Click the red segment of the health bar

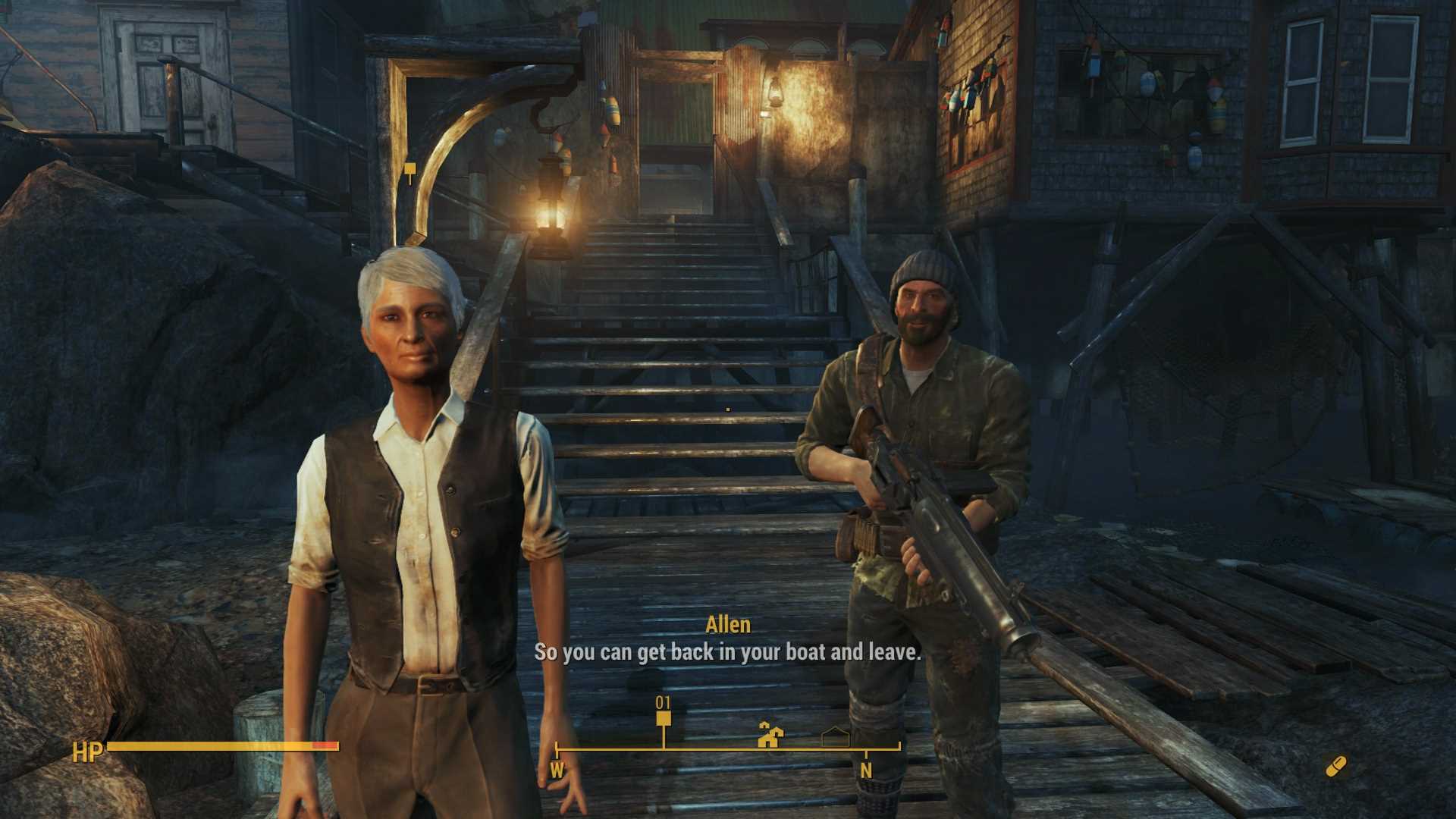coord(326,745)
